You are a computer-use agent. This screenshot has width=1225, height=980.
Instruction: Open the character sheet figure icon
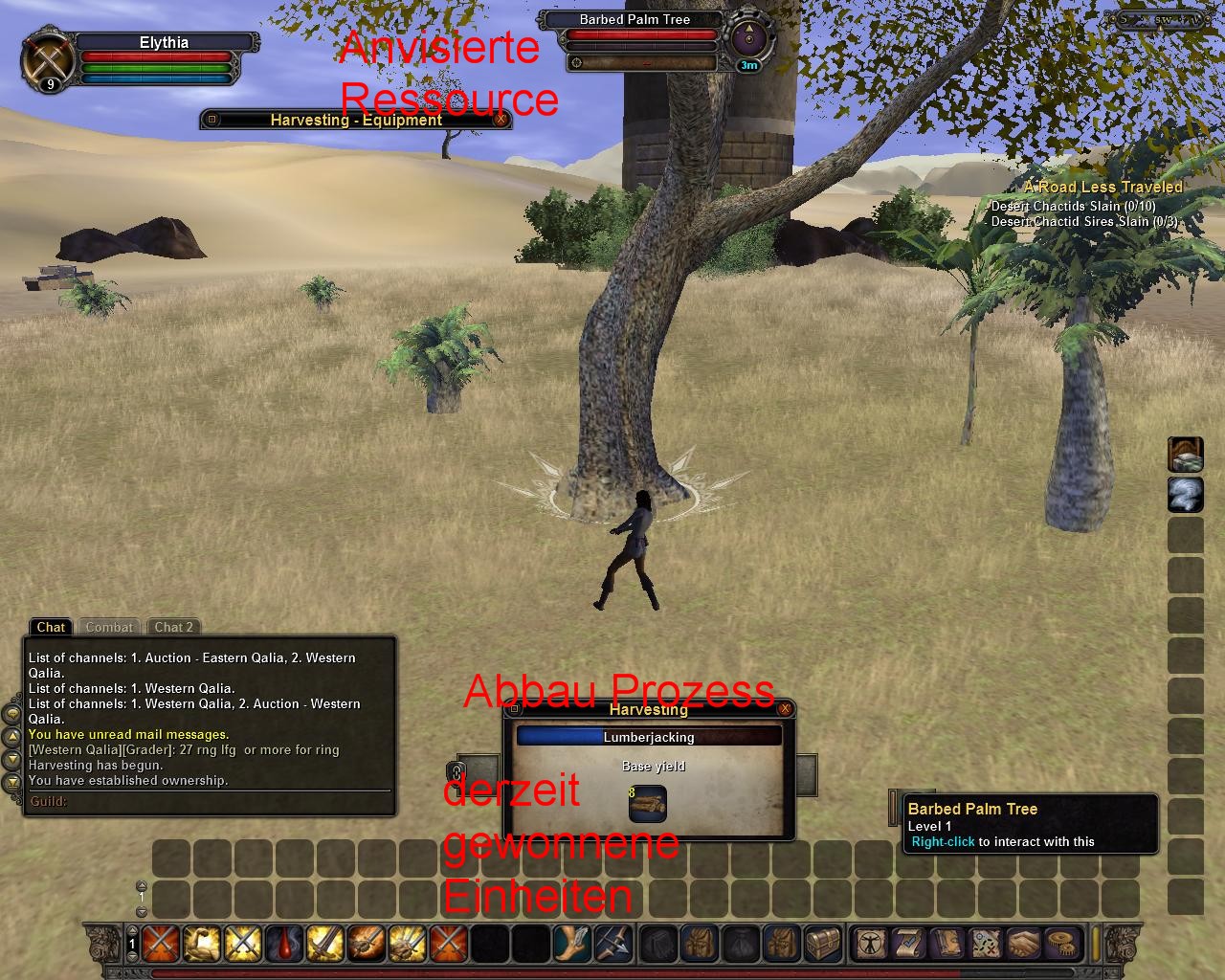[x=870, y=944]
